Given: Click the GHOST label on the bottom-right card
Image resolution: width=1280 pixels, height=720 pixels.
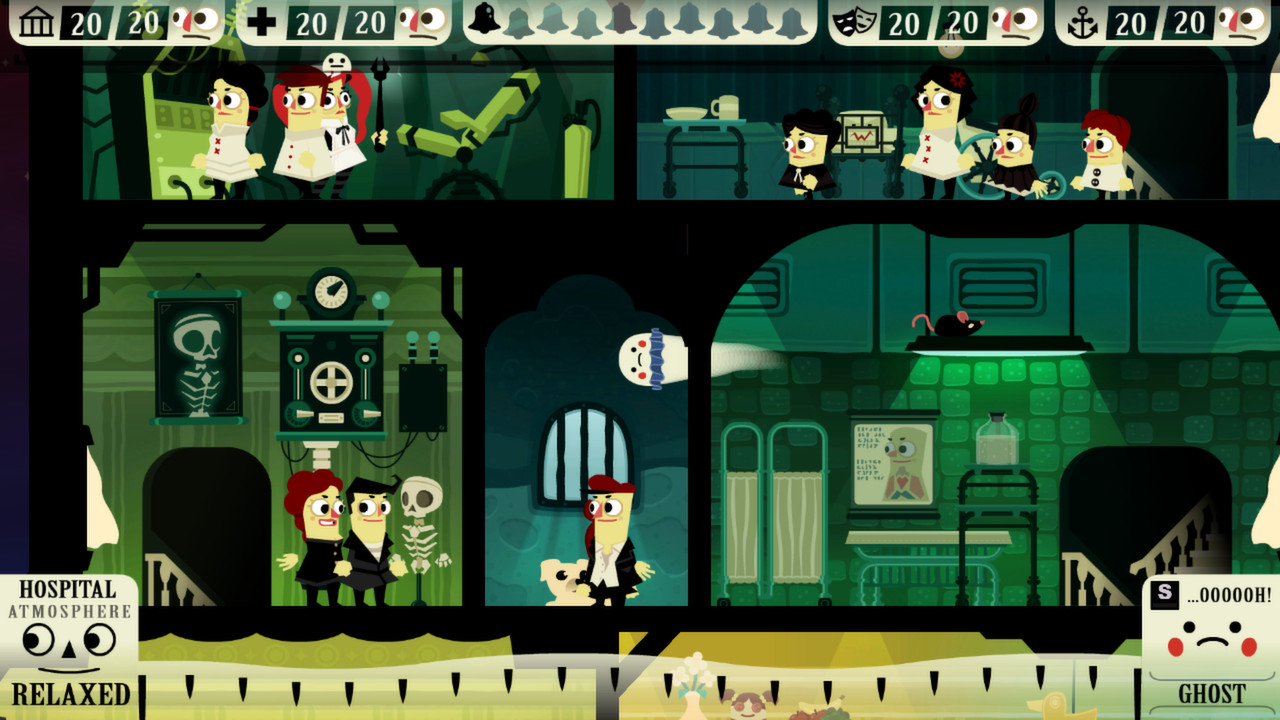Looking at the screenshot, I should [1212, 690].
